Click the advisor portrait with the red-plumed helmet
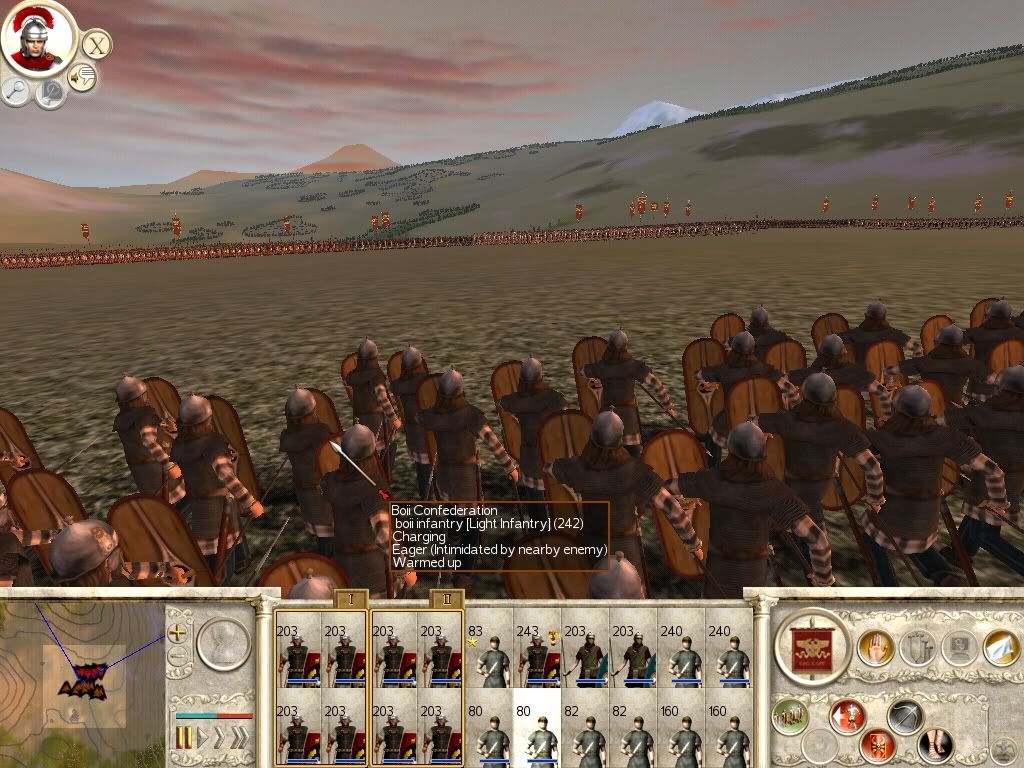This screenshot has height=768, width=1024. pyautogui.click(x=38, y=36)
